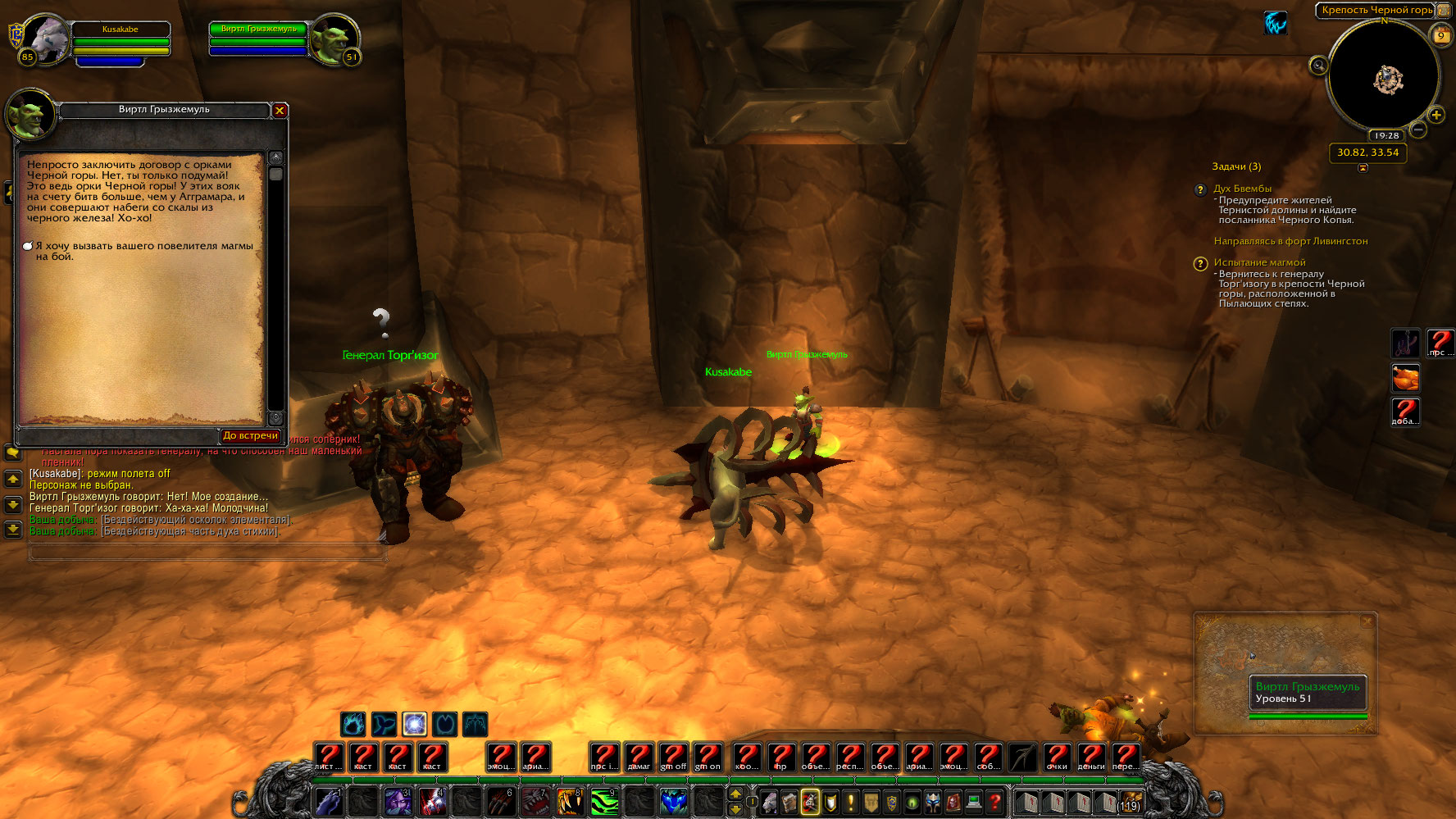Select the Испытание магмой quest in tracker

coord(1259,262)
